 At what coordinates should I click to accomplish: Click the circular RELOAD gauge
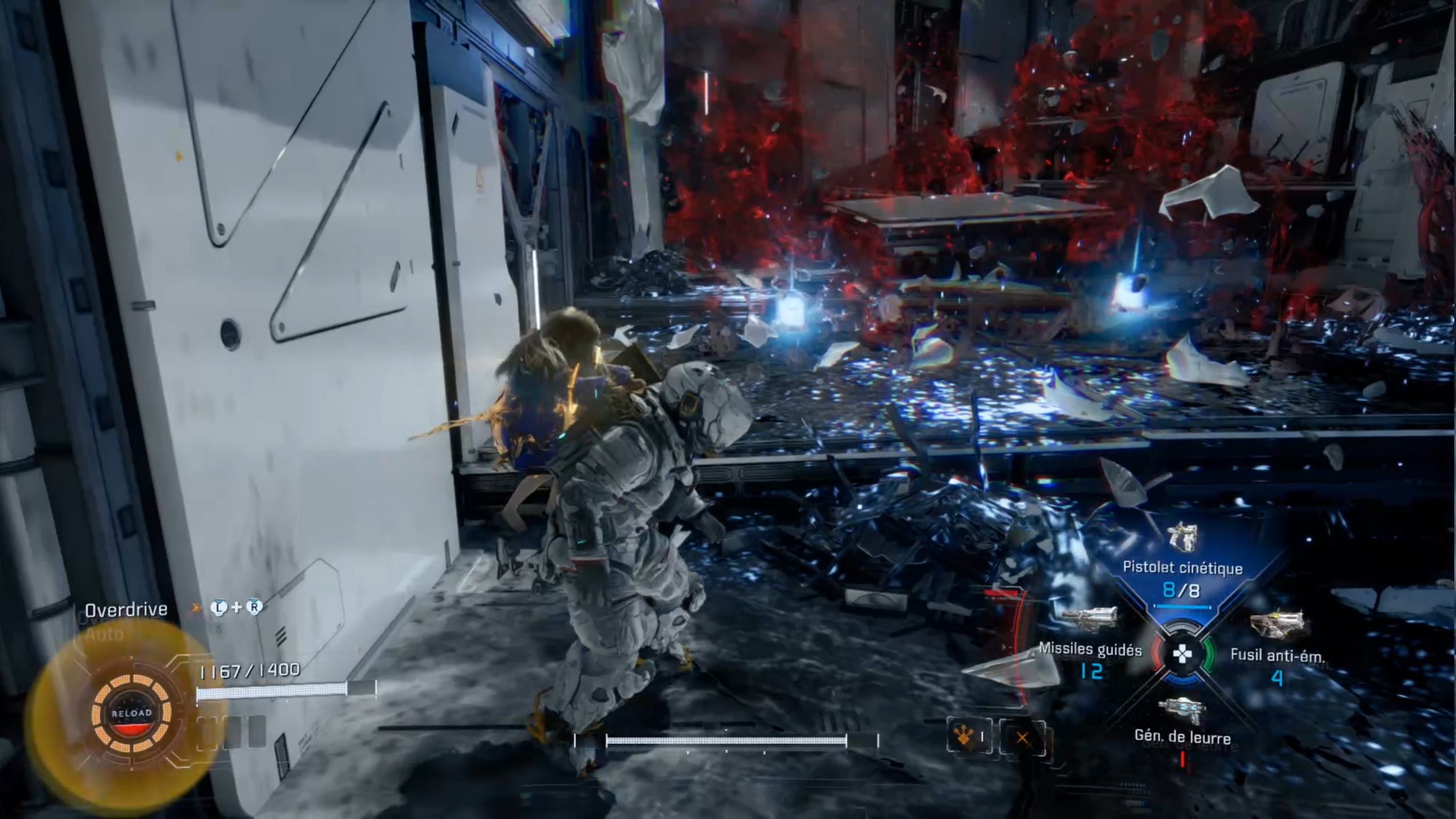[132, 713]
